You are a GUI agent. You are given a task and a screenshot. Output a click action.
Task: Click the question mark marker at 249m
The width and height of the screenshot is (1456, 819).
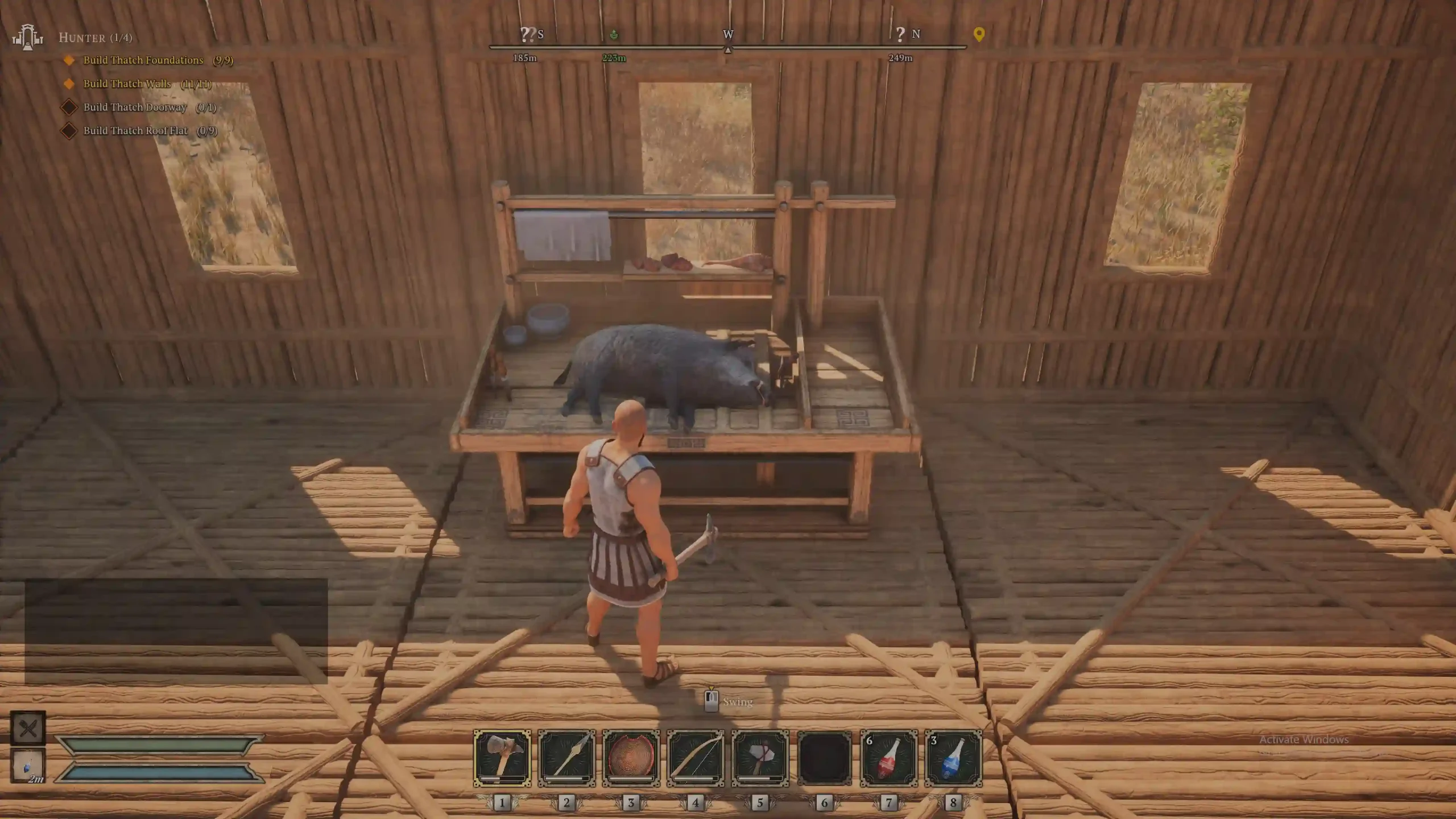[x=900, y=35]
